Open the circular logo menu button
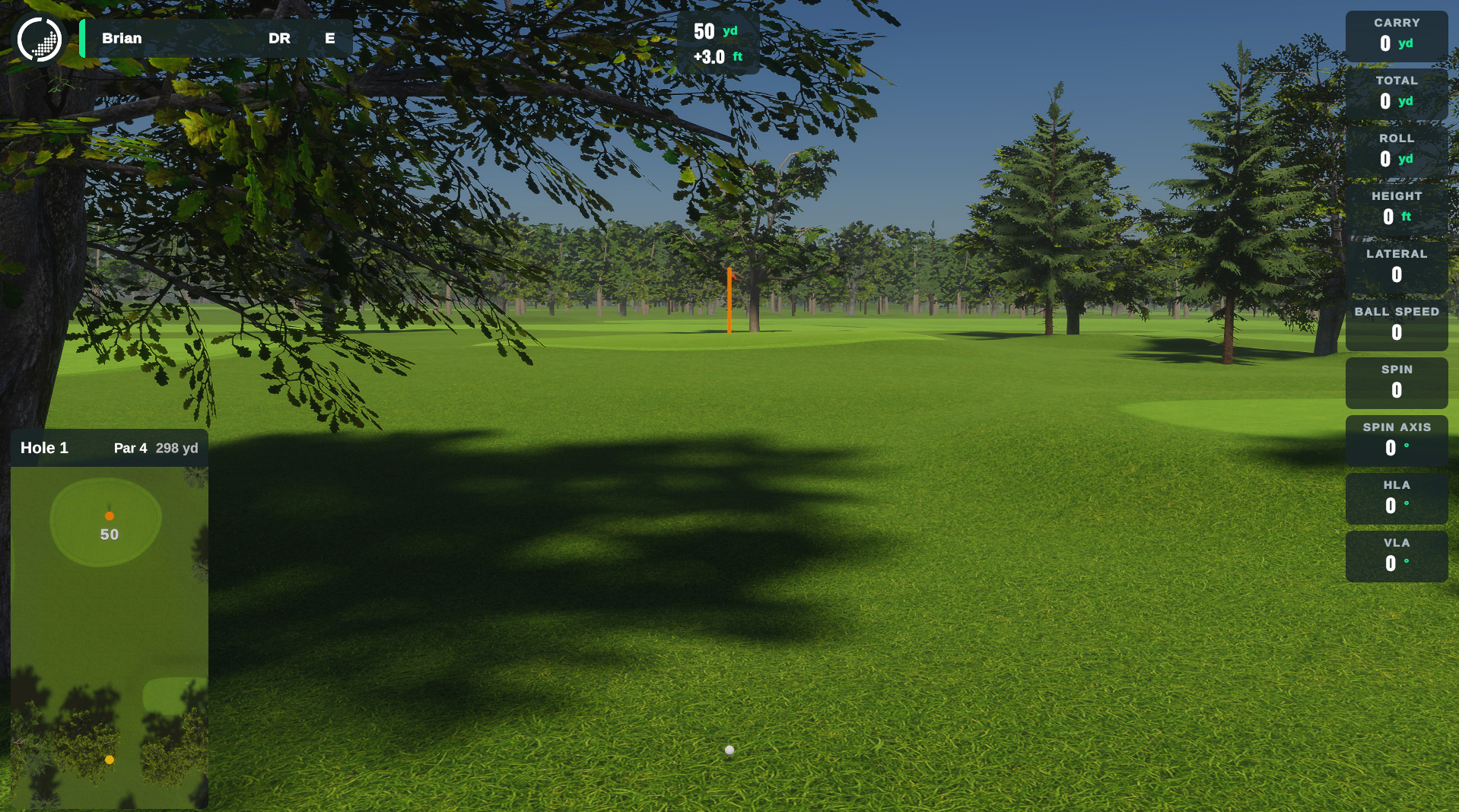The height and width of the screenshot is (812, 1459). click(x=40, y=39)
